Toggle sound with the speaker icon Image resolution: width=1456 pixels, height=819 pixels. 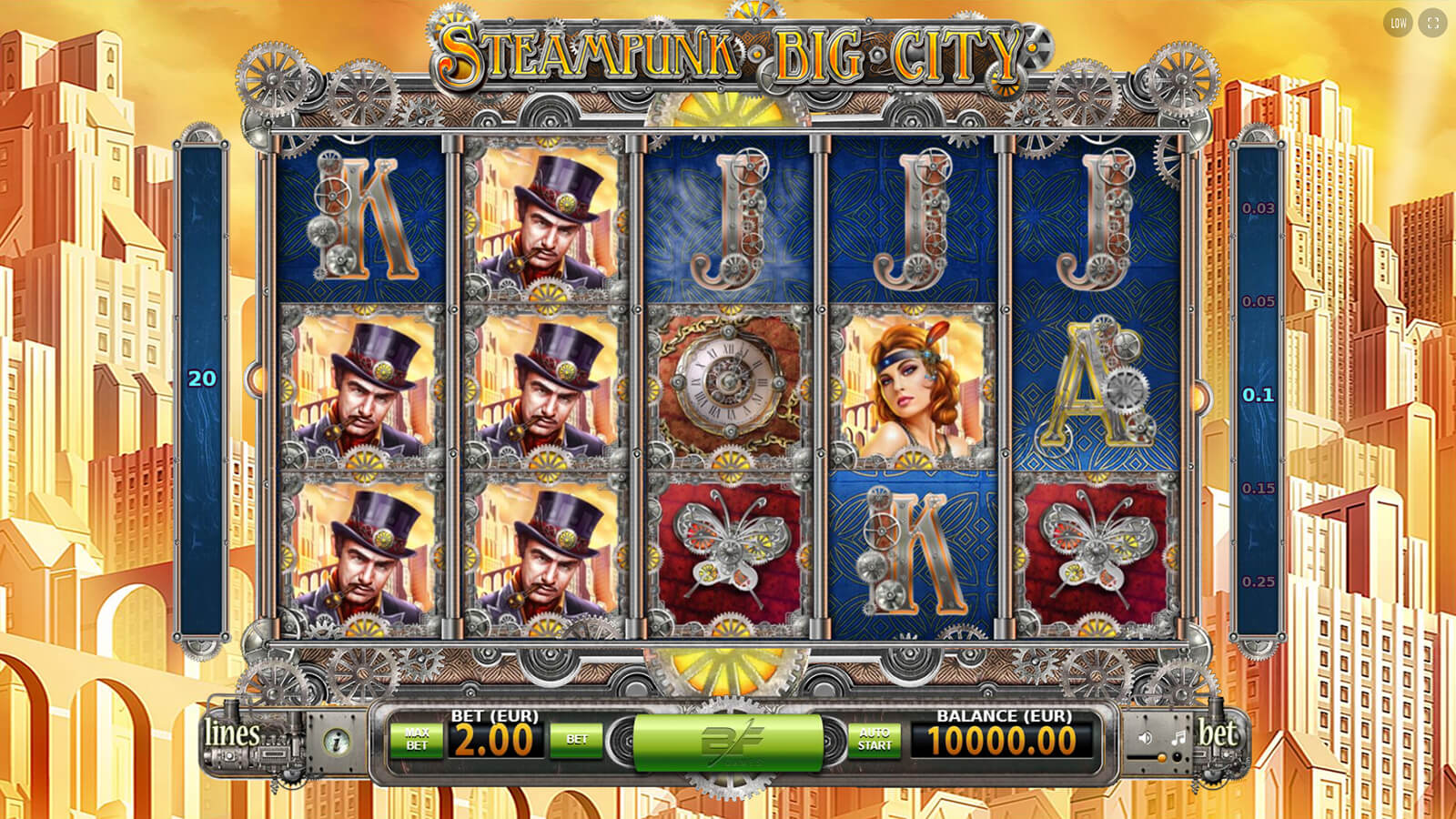[x=1146, y=737]
